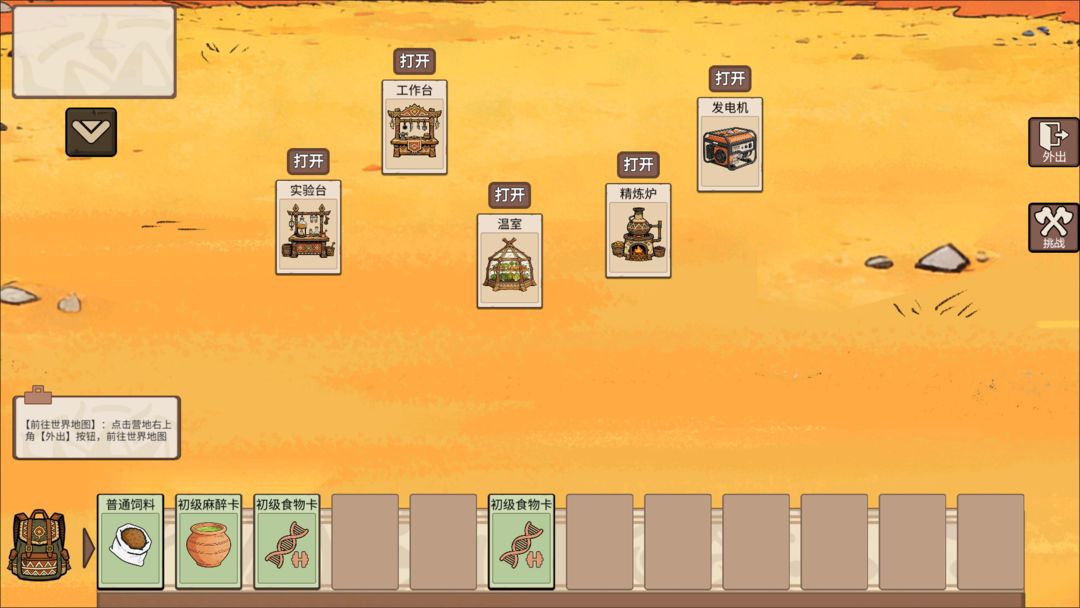Image resolution: width=1080 pixels, height=608 pixels.
Task: Select the 普通饲料 feed card
Action: (x=130, y=540)
